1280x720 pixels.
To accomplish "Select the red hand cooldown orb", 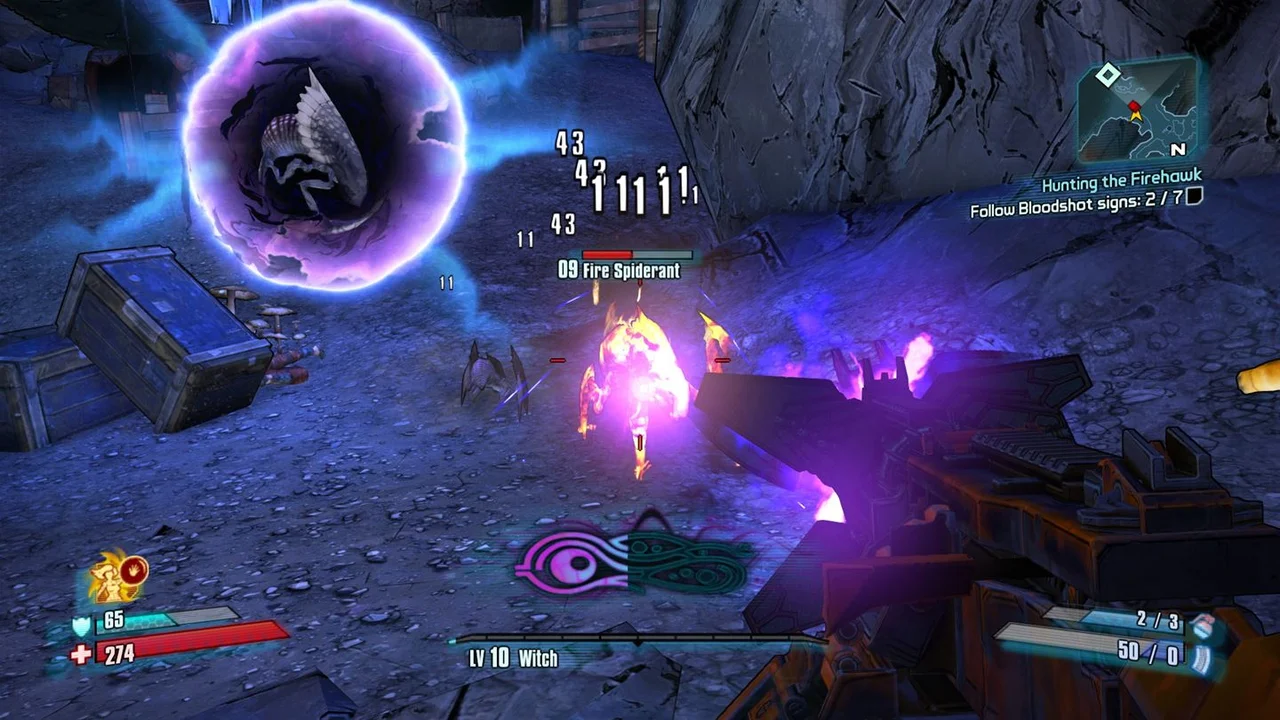I will point(135,571).
